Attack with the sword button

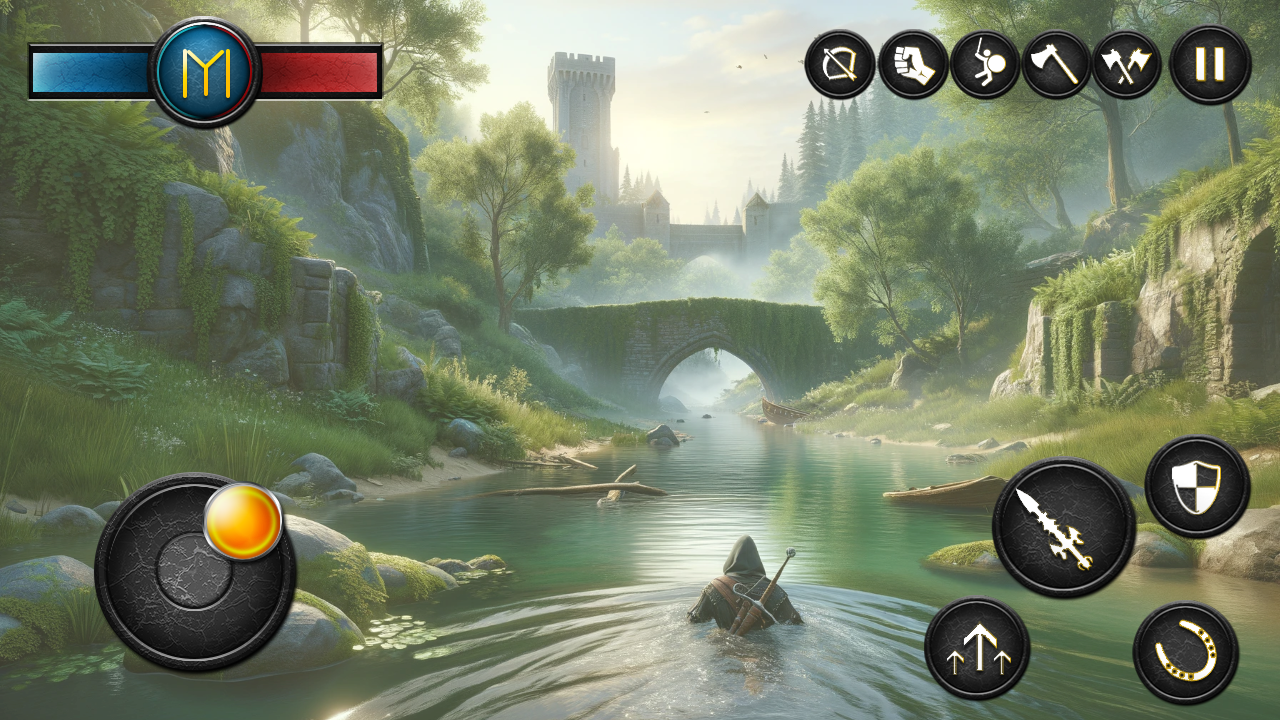coord(1063,527)
